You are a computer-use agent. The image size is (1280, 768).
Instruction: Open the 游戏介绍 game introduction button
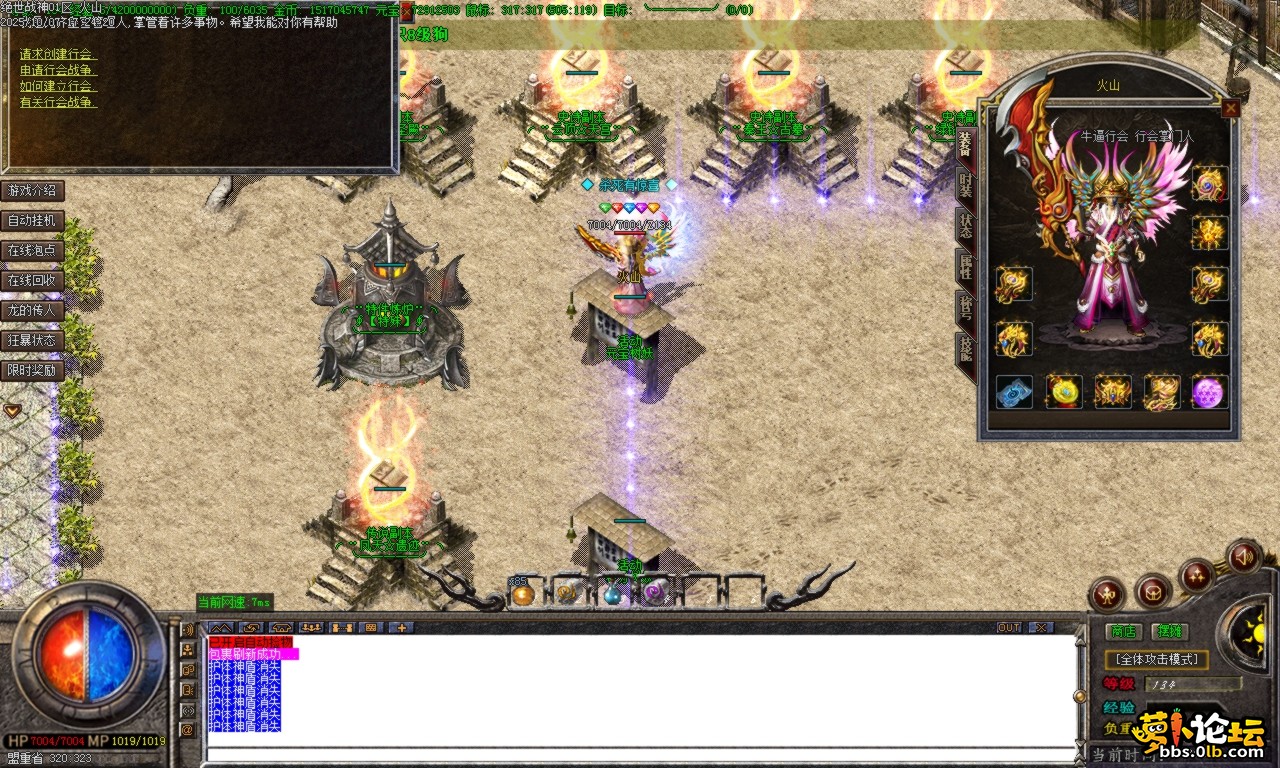pyautogui.click(x=33, y=190)
